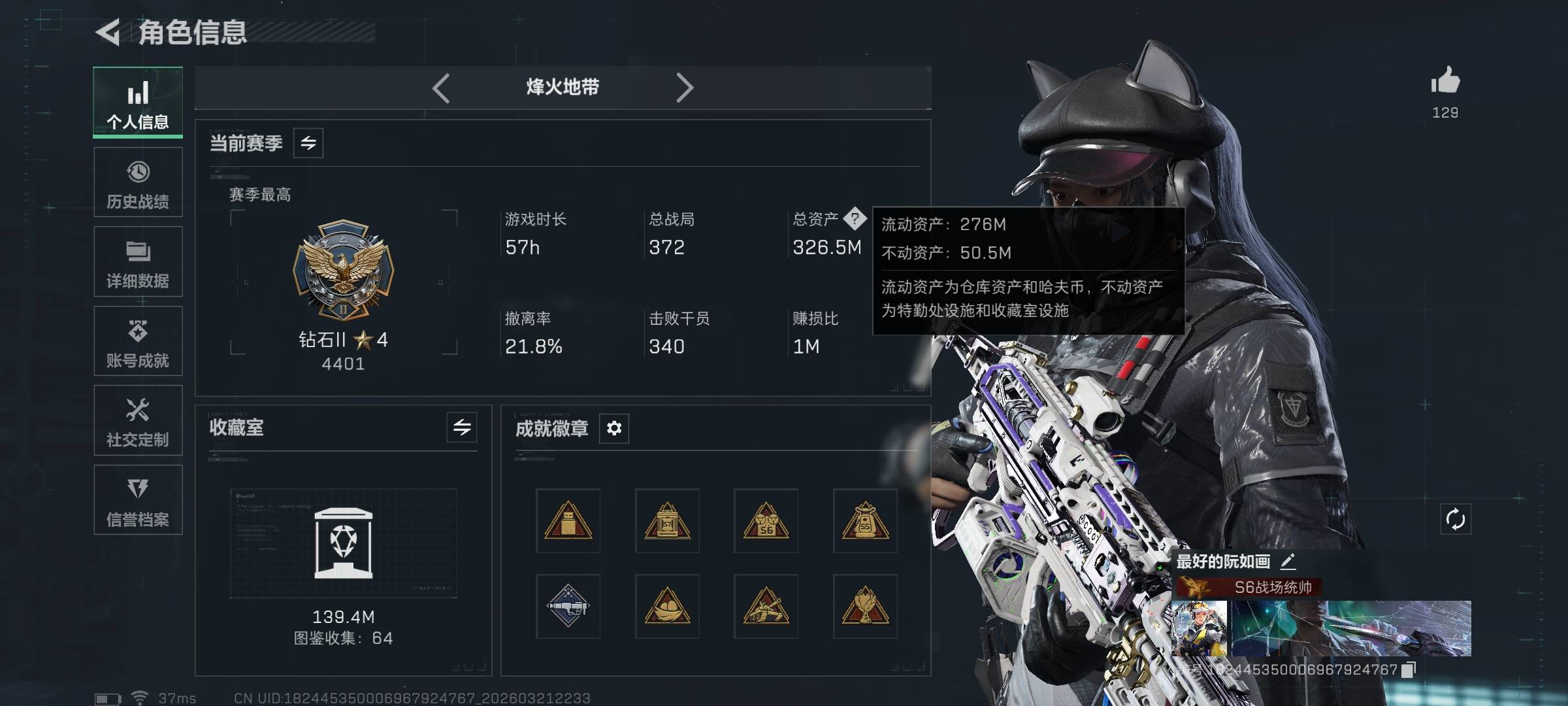
Task: Toggle the 当前赛季 season swap button
Action: coord(308,143)
